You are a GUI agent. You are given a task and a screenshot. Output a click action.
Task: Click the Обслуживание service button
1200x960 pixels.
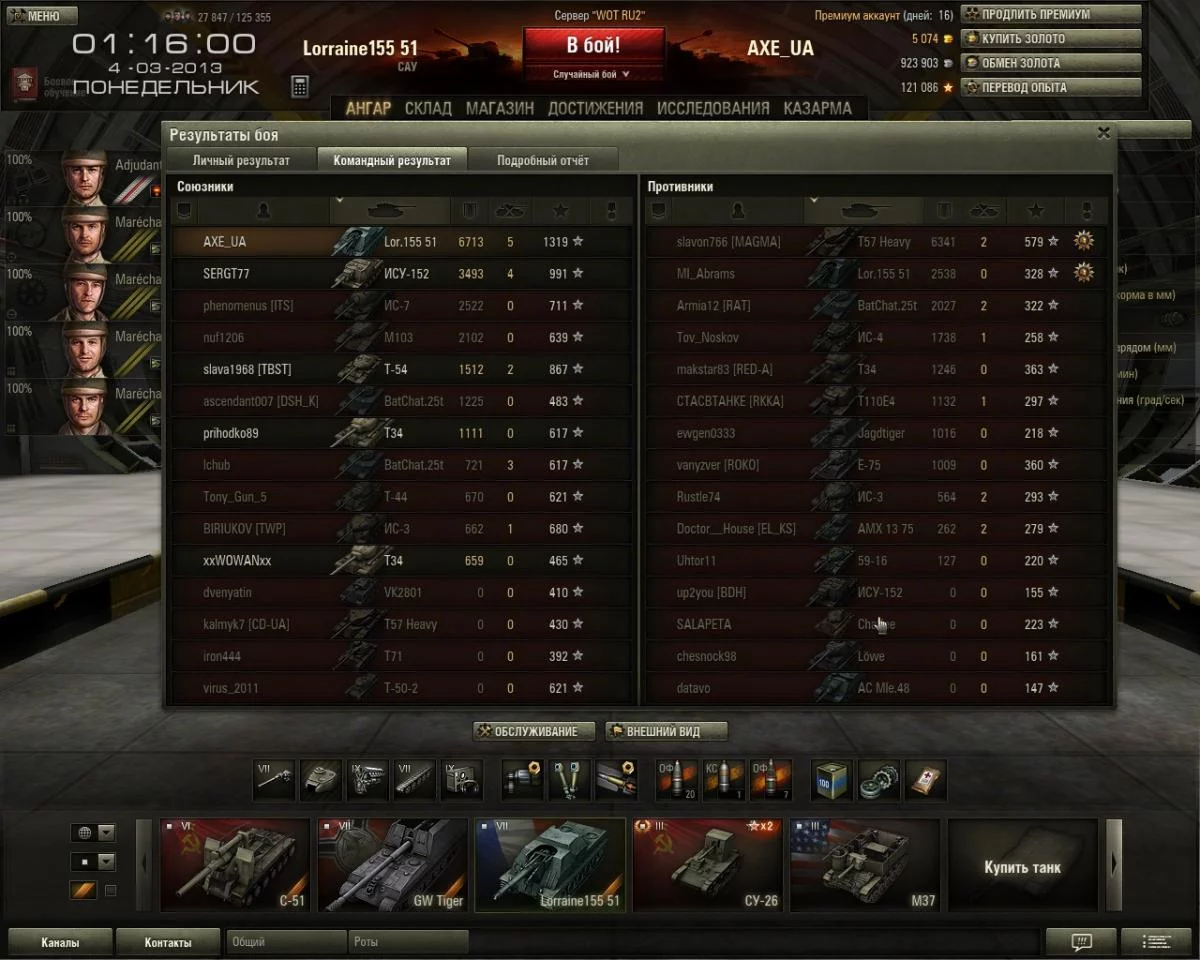pyautogui.click(x=534, y=731)
